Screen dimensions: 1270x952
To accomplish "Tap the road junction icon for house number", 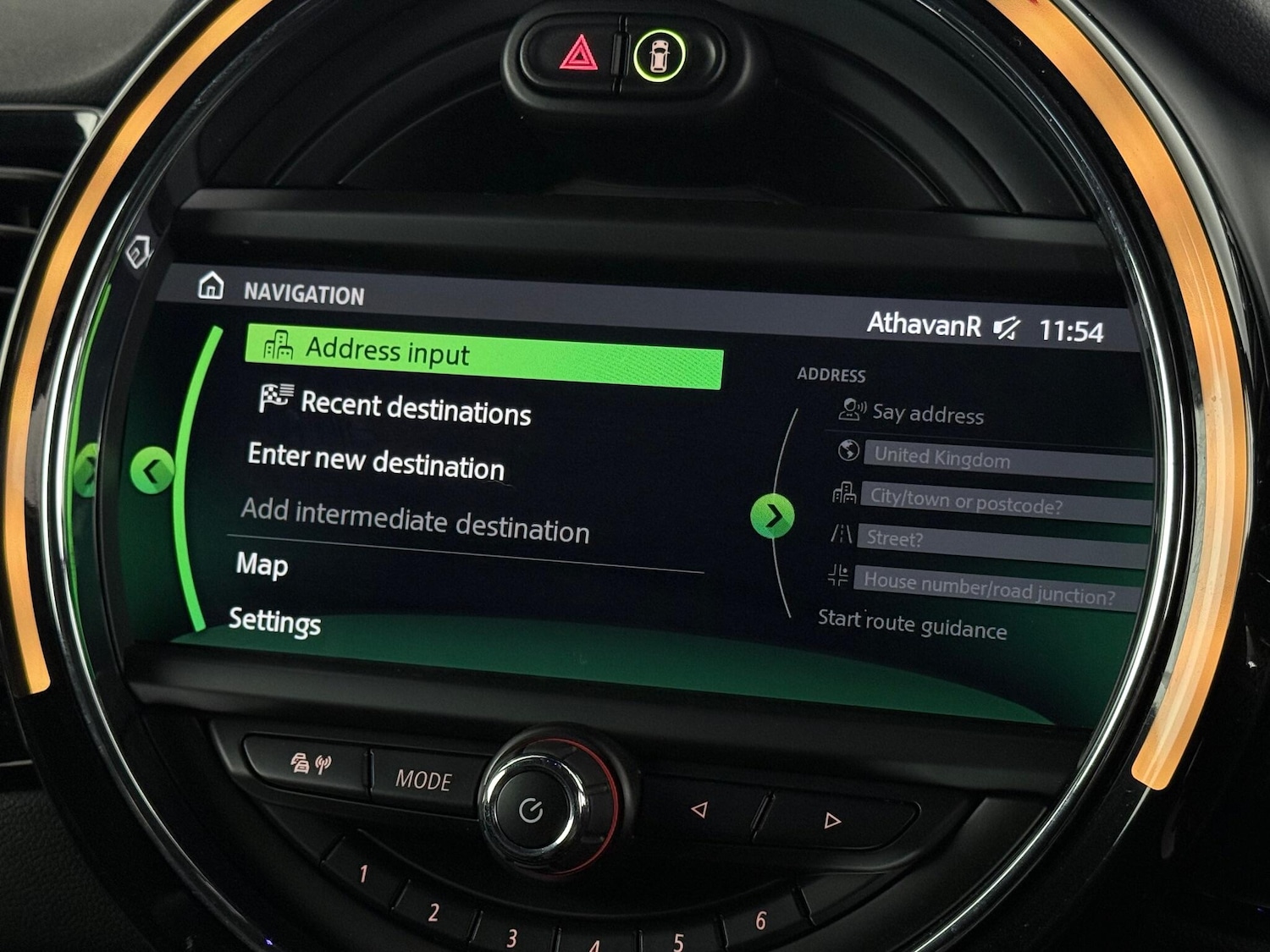I will coord(839,577).
